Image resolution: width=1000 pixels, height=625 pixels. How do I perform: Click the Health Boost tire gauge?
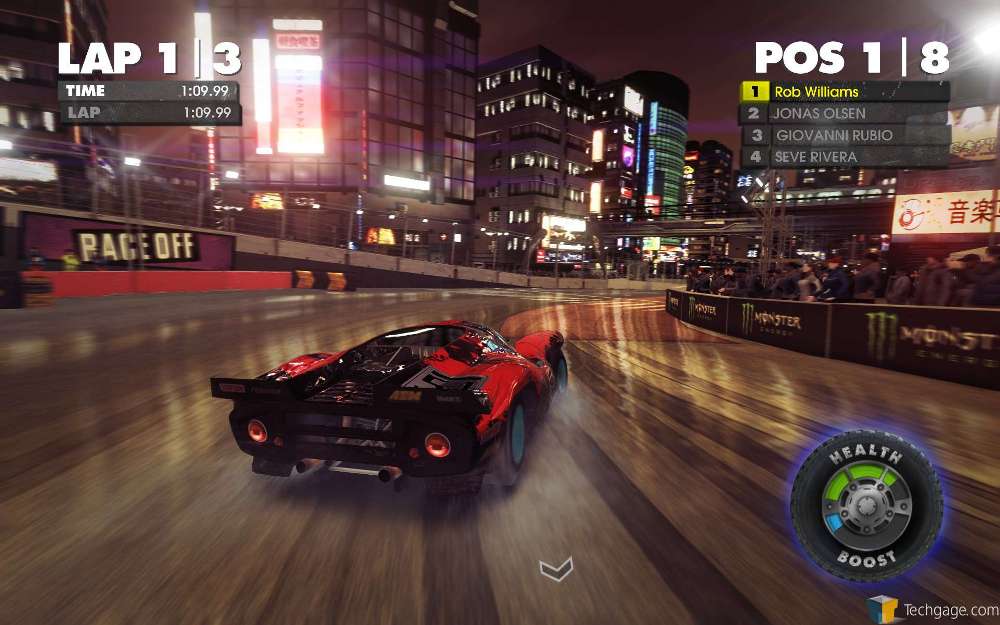[x=865, y=504]
